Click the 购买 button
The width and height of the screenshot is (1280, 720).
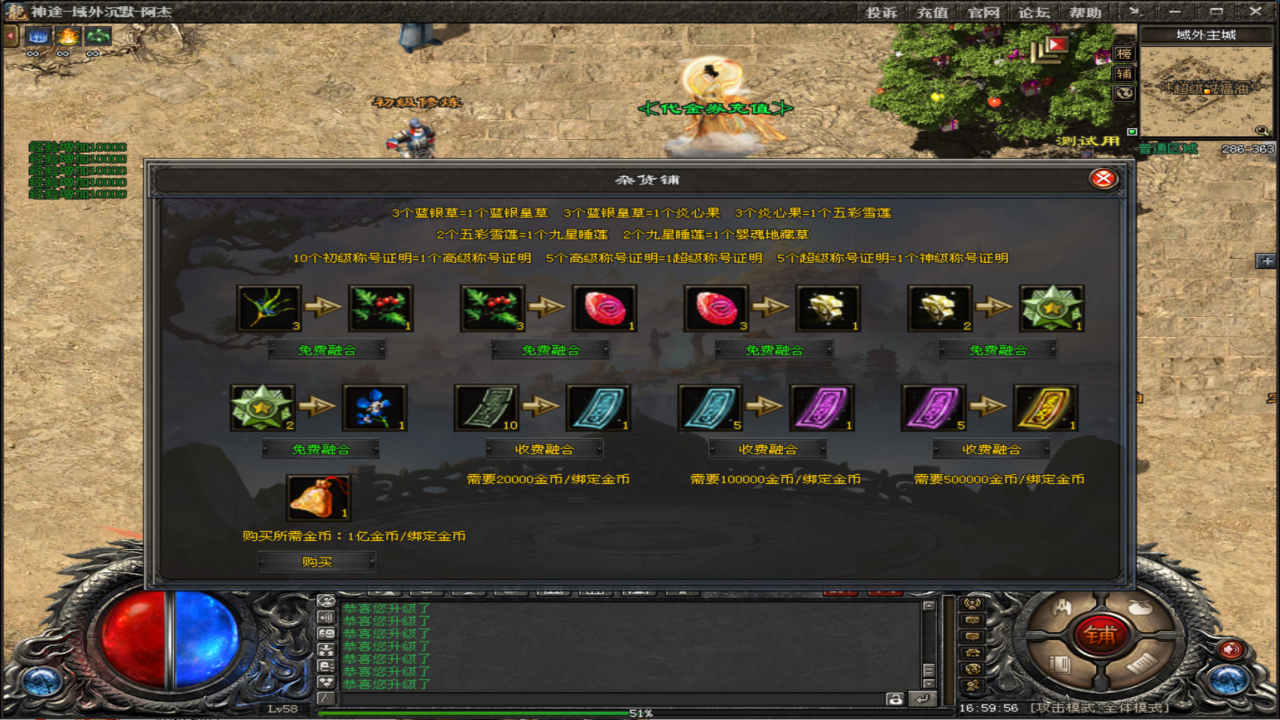coord(317,562)
